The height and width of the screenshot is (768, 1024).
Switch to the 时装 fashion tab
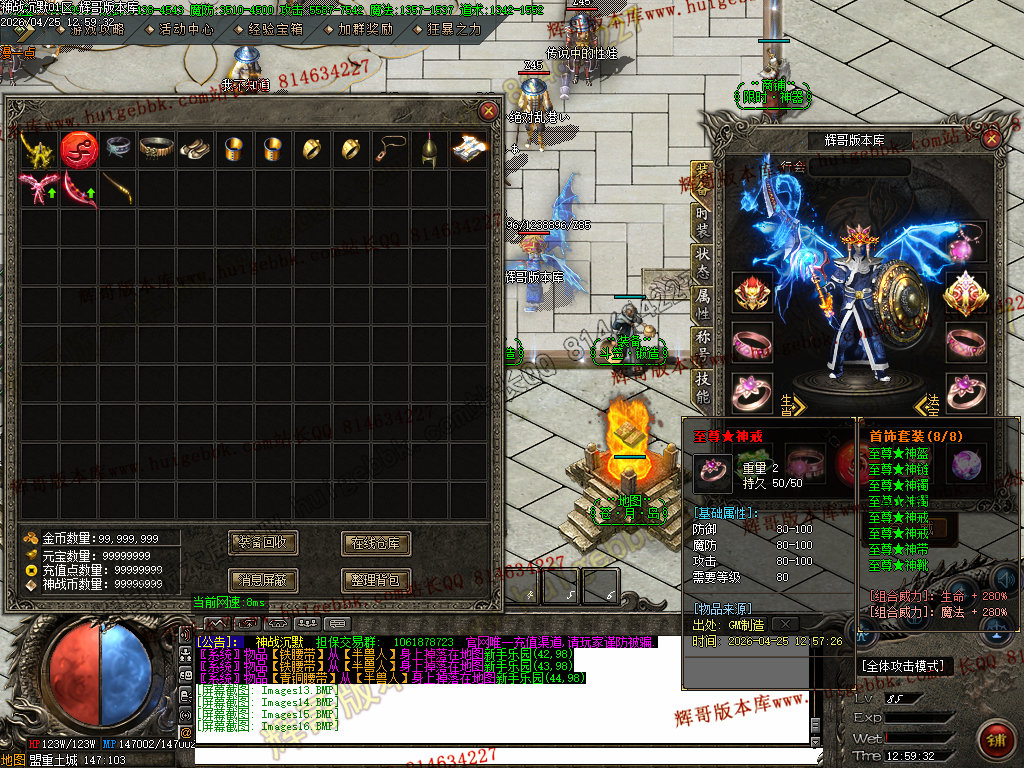702,219
